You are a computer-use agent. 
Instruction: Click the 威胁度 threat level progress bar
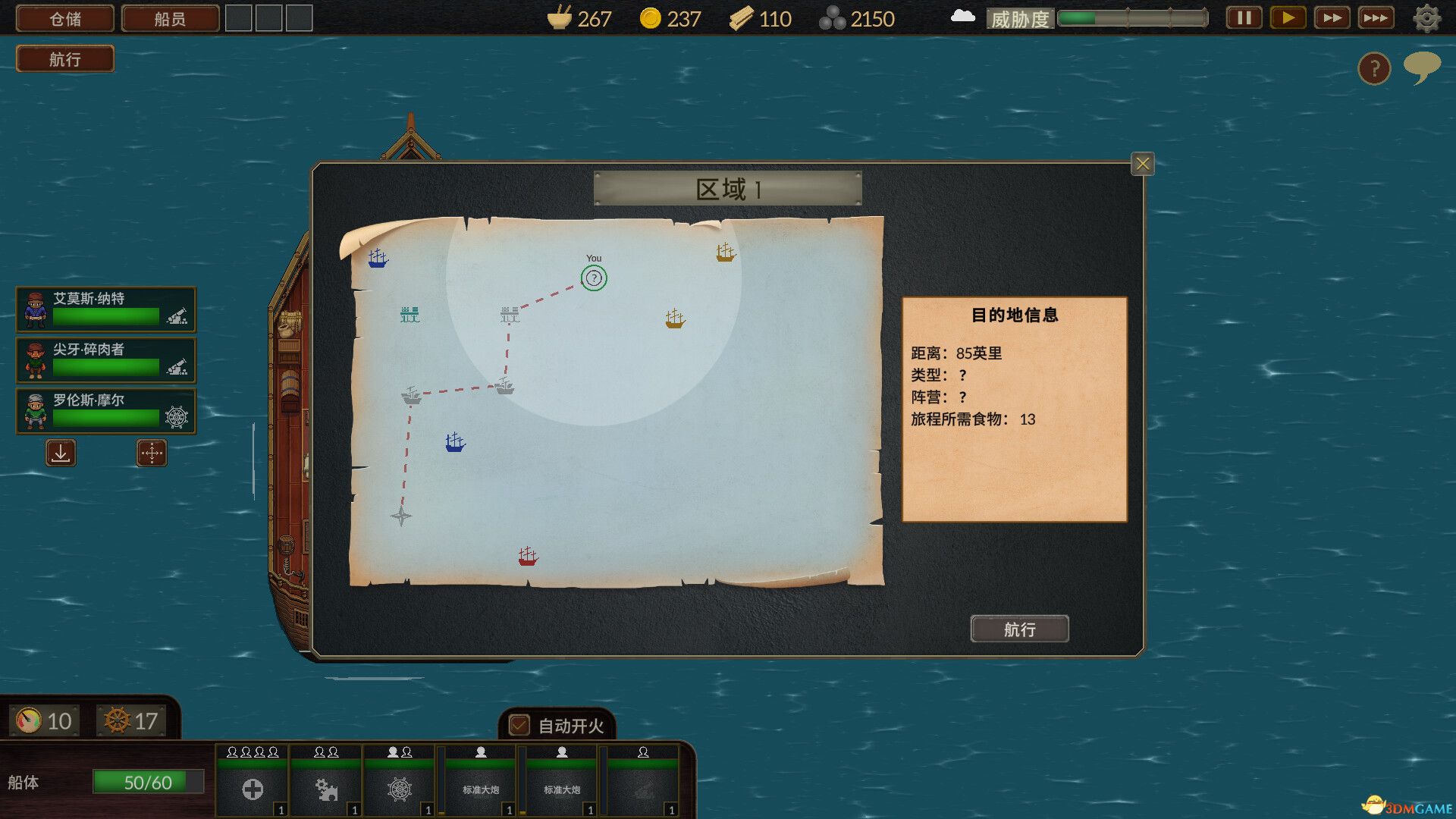pos(1130,18)
